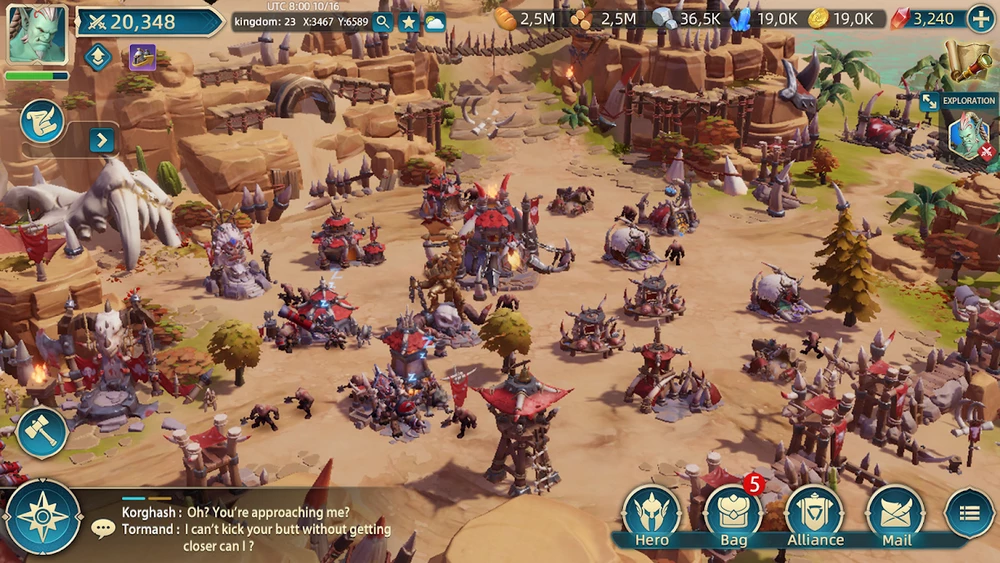Check the weather cloud icon

(x=435, y=22)
